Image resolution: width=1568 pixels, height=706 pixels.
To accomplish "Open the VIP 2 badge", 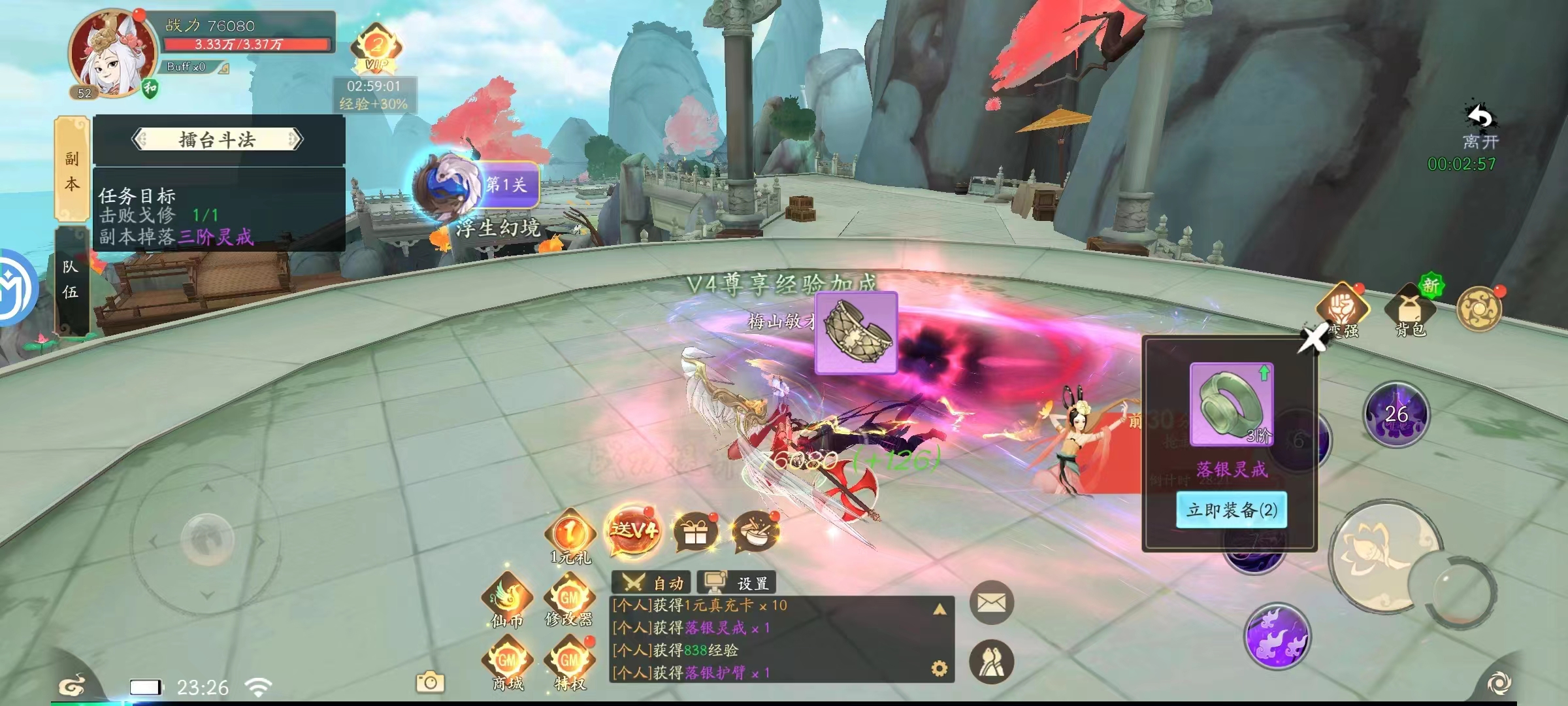I will click(376, 50).
